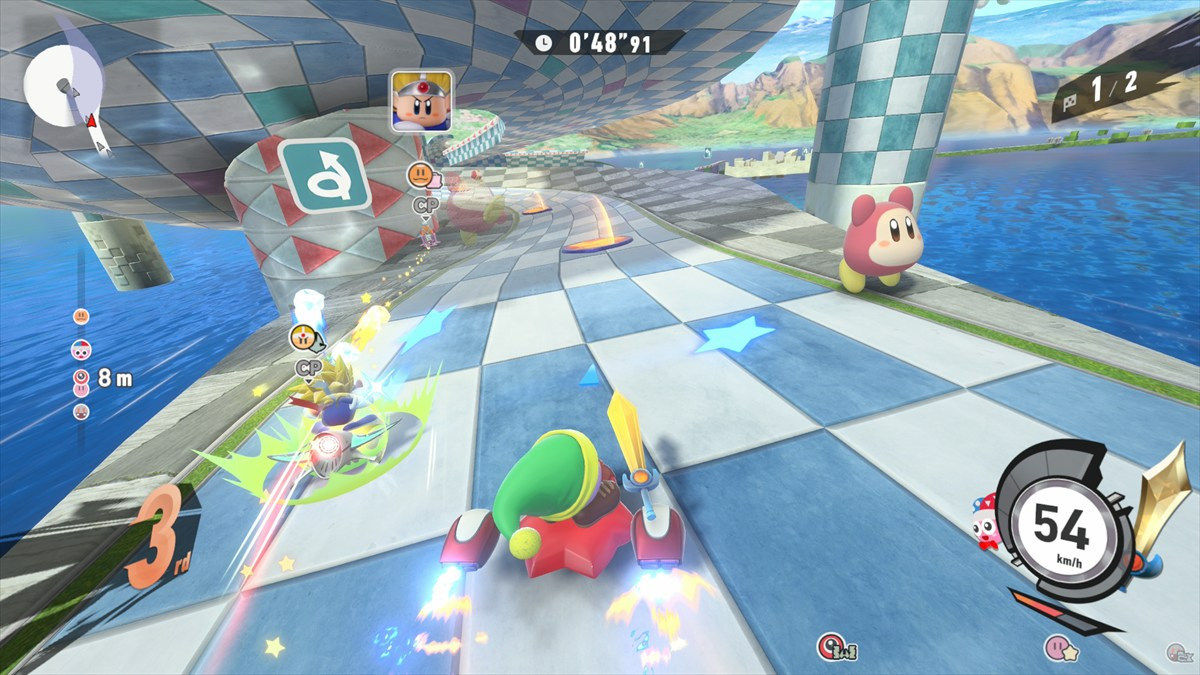Select the grey-faced marker lowest on the progress bar
The image size is (1200, 675).
coord(81,411)
